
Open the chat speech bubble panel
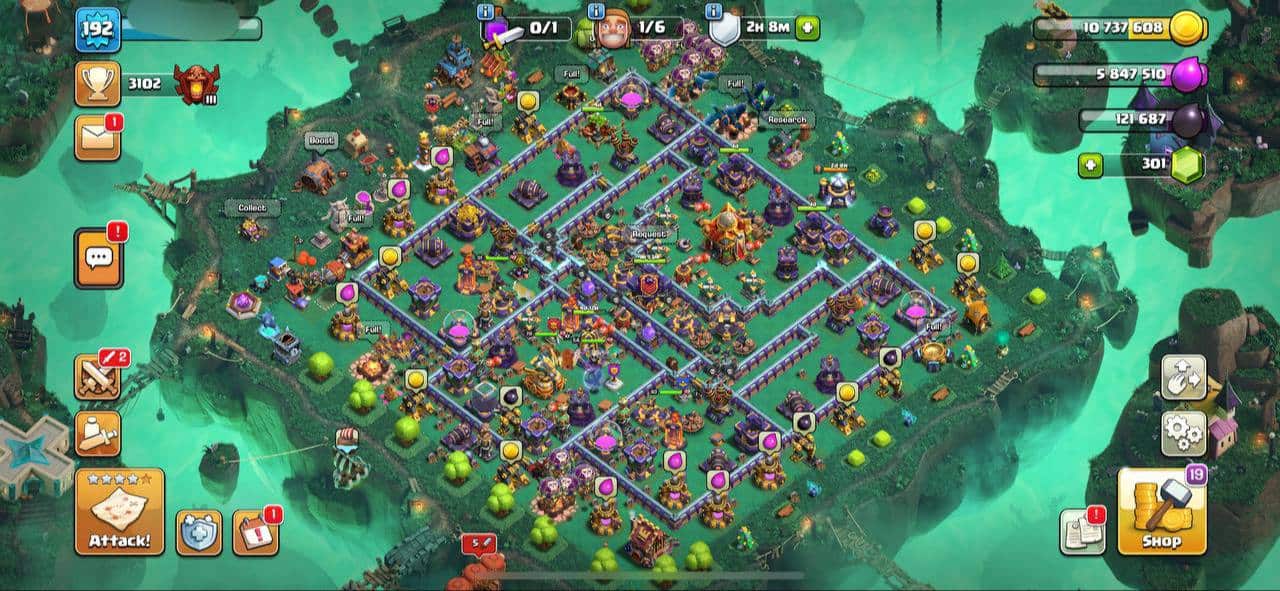98,257
